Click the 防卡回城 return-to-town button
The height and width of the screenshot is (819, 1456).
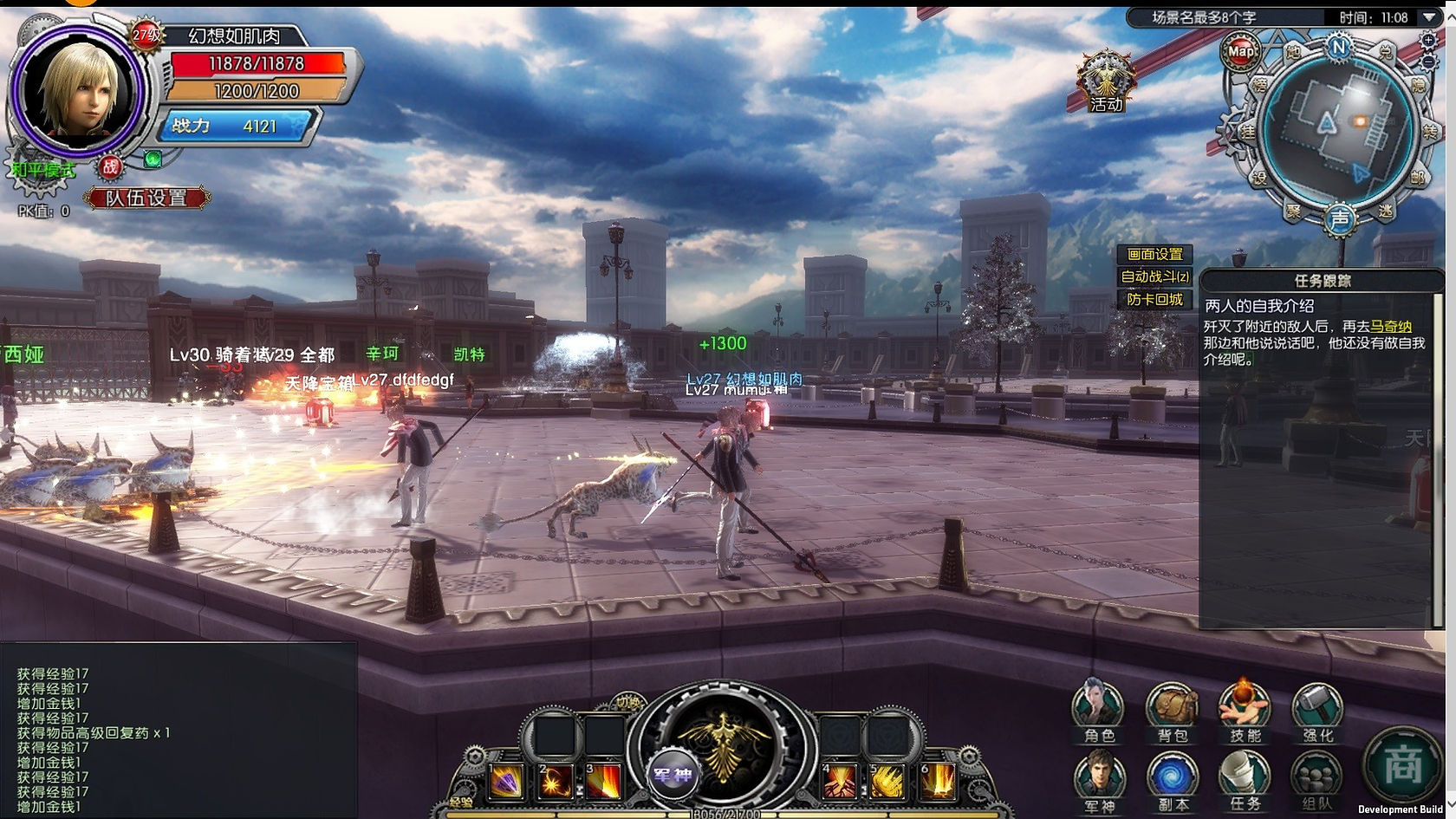[1154, 299]
